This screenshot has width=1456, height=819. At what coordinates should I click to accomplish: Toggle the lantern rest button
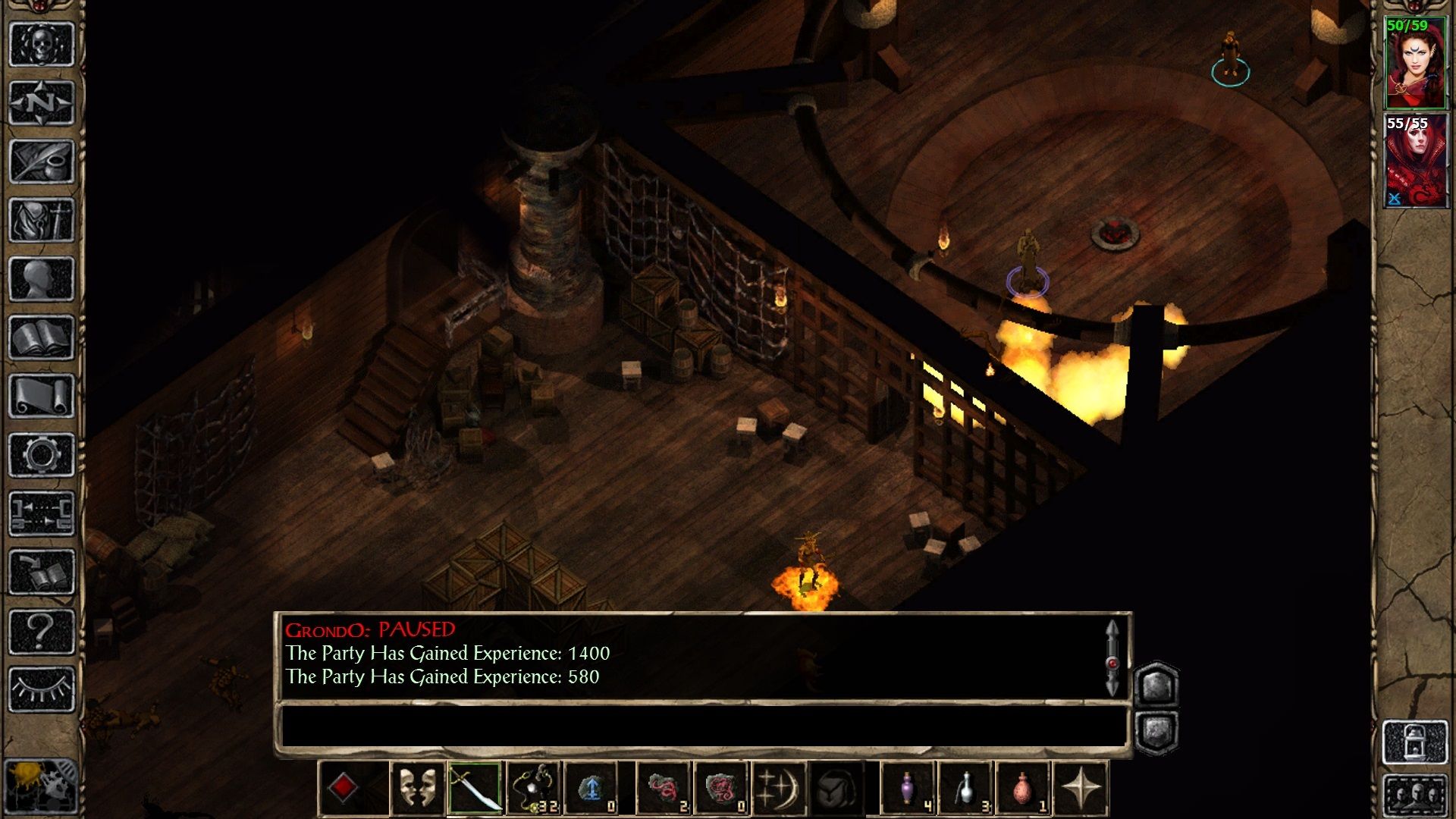[x=1415, y=742]
